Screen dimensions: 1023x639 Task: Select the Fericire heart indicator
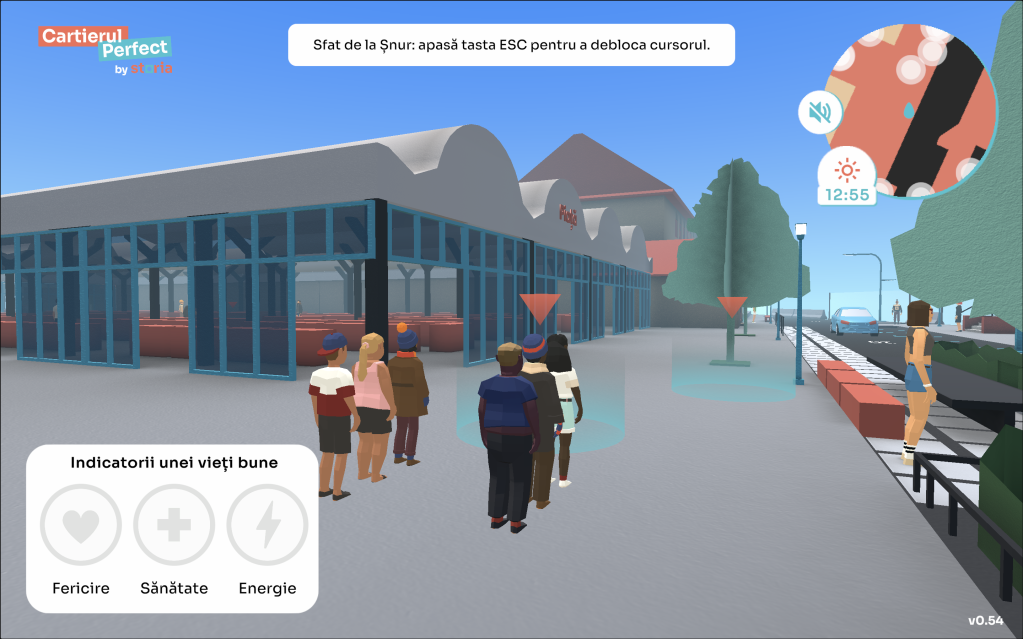tap(81, 525)
